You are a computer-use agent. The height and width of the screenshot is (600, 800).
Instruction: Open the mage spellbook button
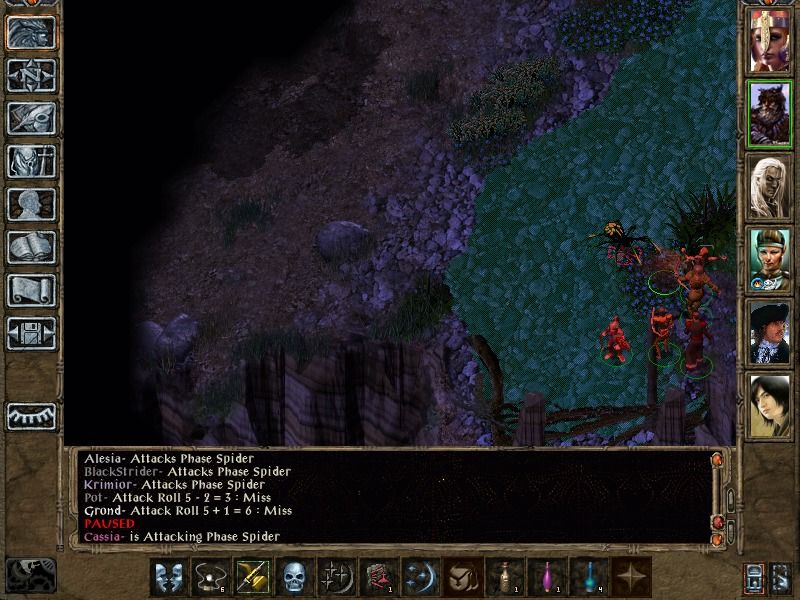pos(31,247)
